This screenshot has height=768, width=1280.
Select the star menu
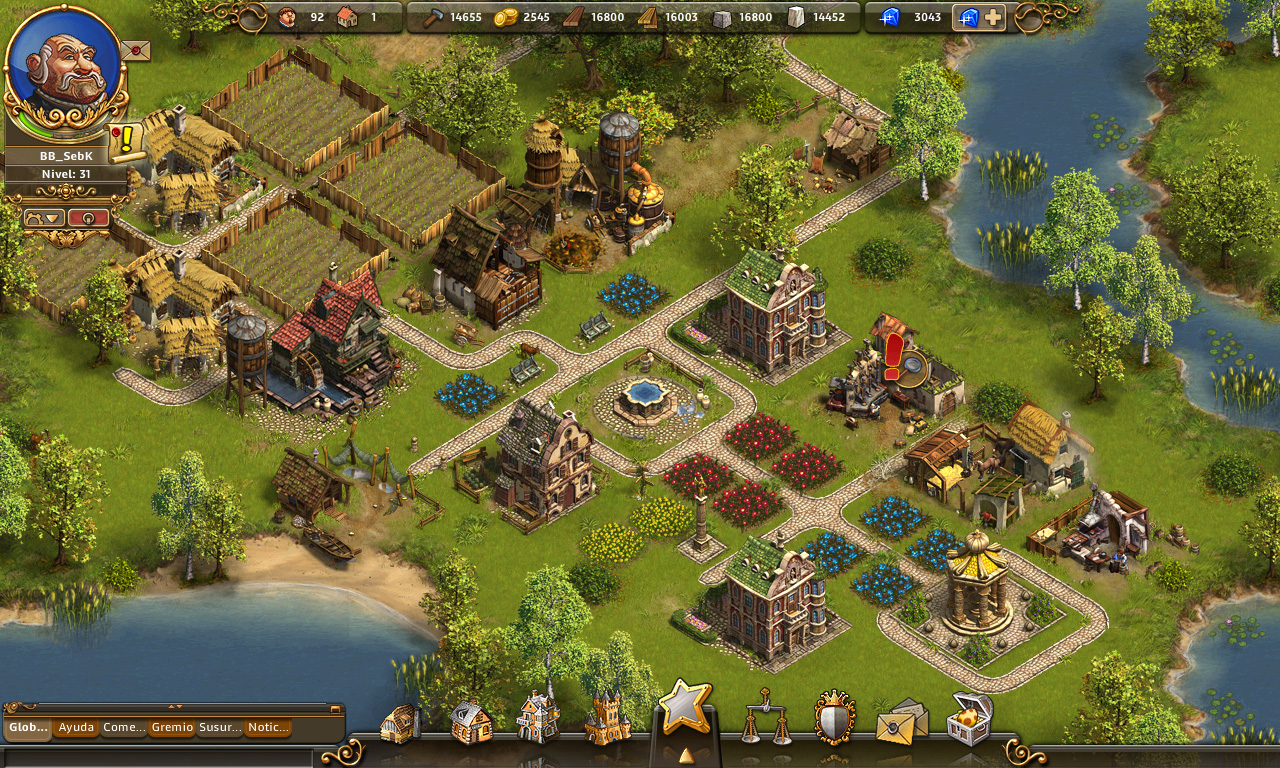(684, 706)
